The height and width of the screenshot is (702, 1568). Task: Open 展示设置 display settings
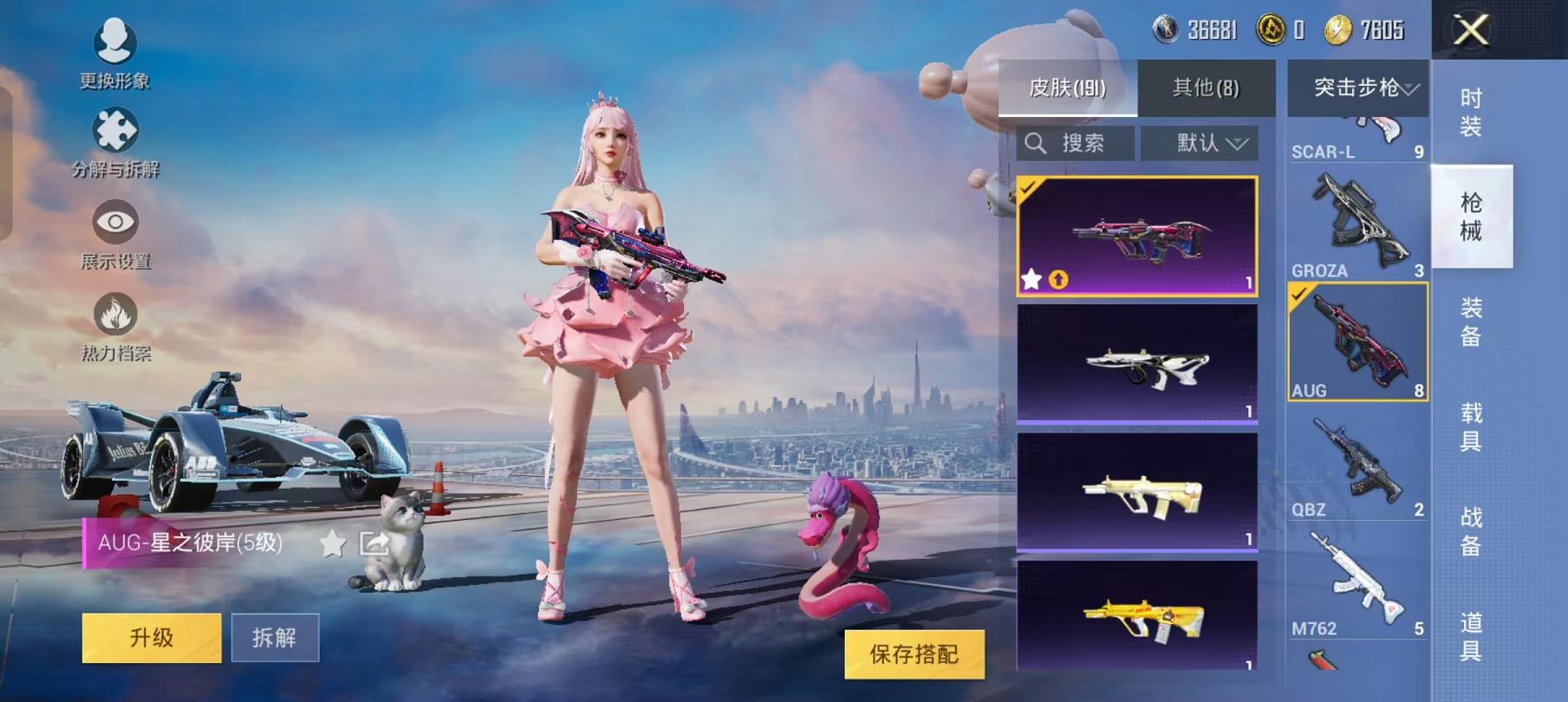pos(117,223)
